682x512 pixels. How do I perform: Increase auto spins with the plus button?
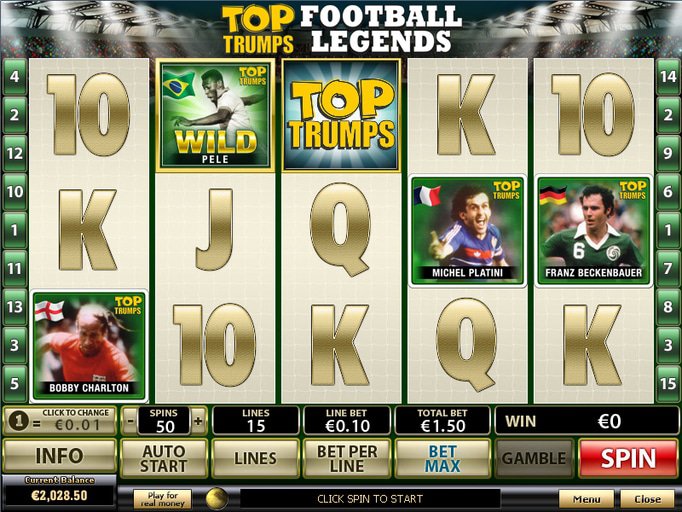coord(197,420)
